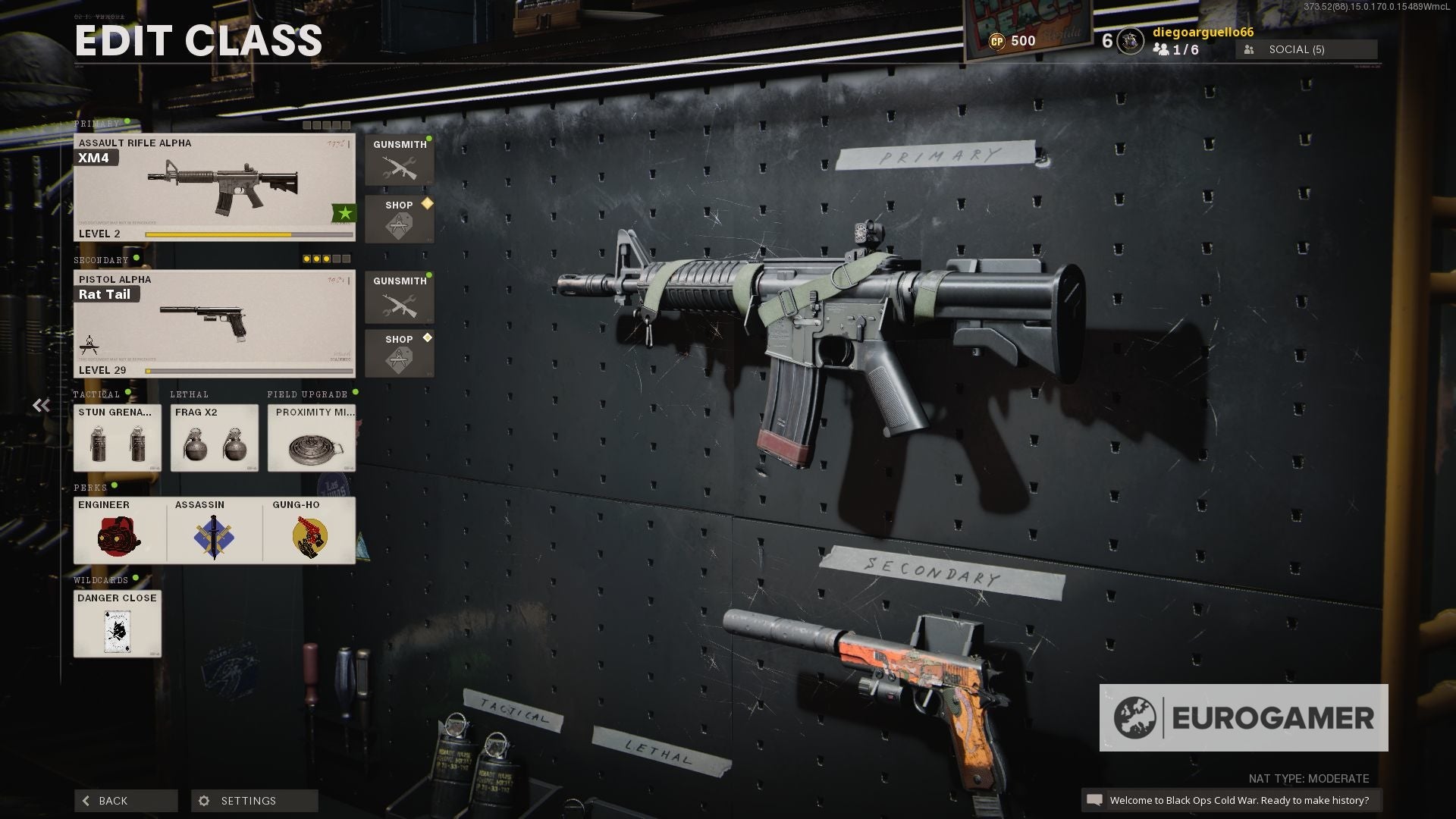1456x819 pixels.
Task: Open the Settings menu
Action: (x=248, y=800)
